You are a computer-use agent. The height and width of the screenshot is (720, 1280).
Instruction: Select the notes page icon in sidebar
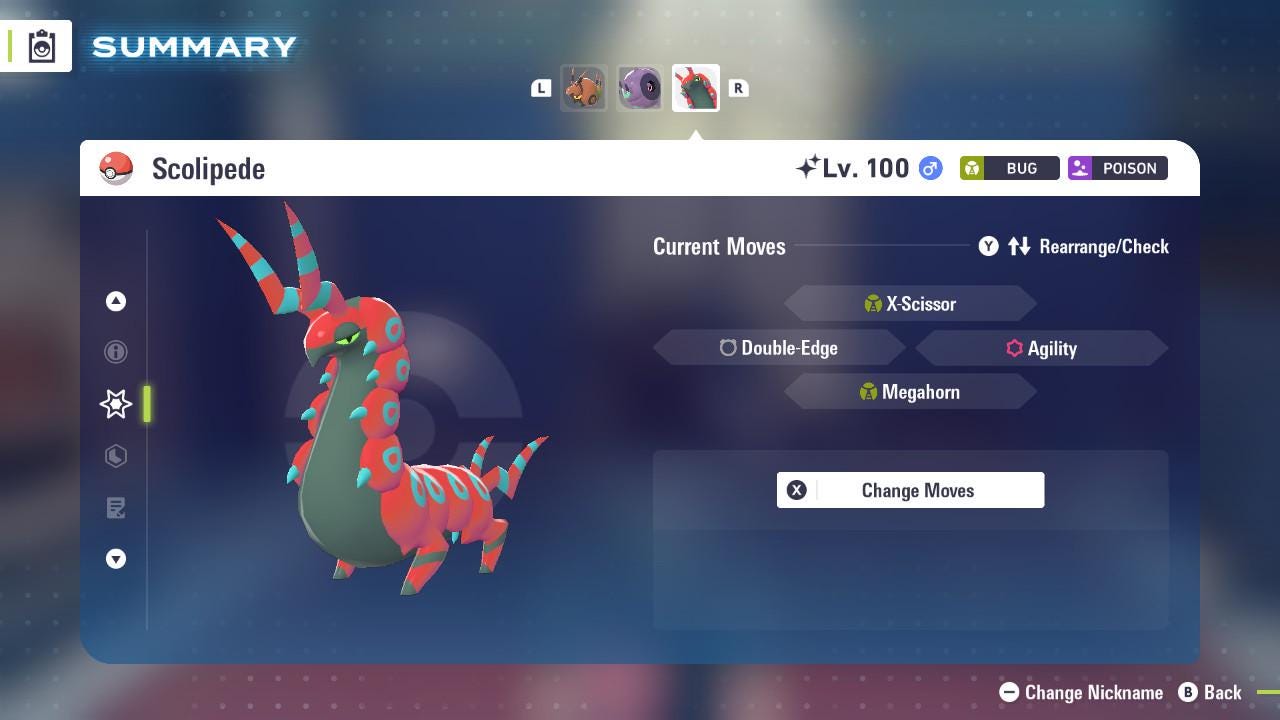click(x=115, y=508)
